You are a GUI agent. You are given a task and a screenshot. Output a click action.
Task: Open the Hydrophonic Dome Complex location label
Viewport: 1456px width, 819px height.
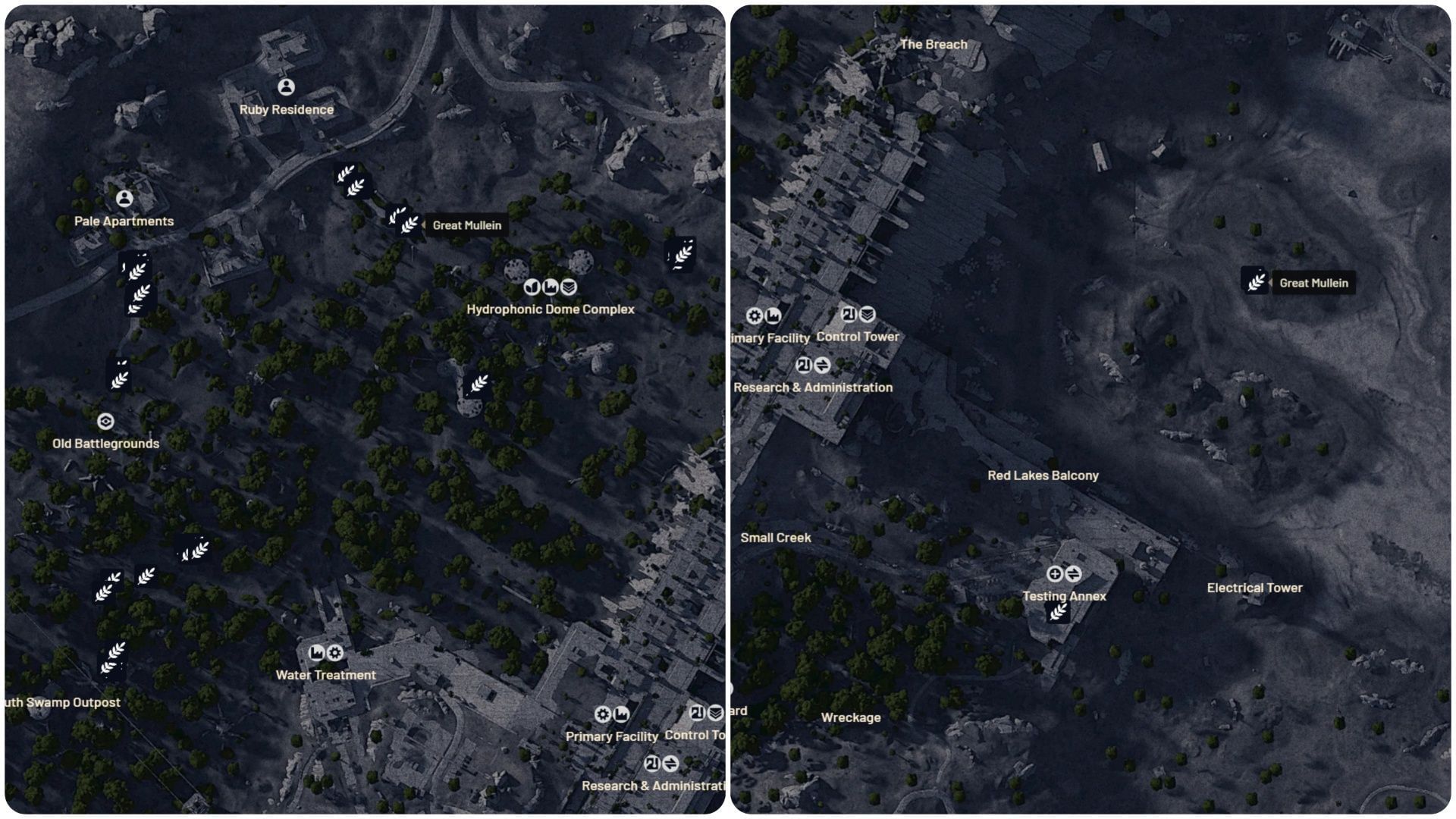click(551, 309)
